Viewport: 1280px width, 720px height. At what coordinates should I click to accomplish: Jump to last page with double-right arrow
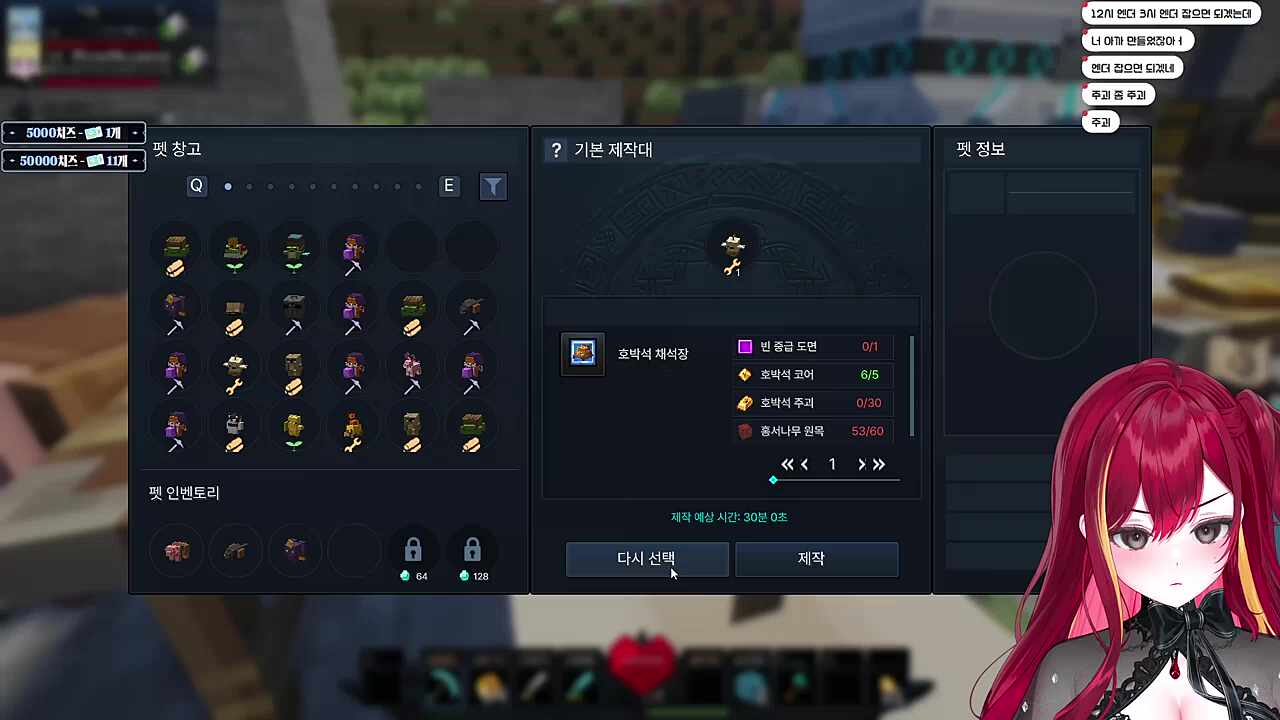tap(879, 464)
